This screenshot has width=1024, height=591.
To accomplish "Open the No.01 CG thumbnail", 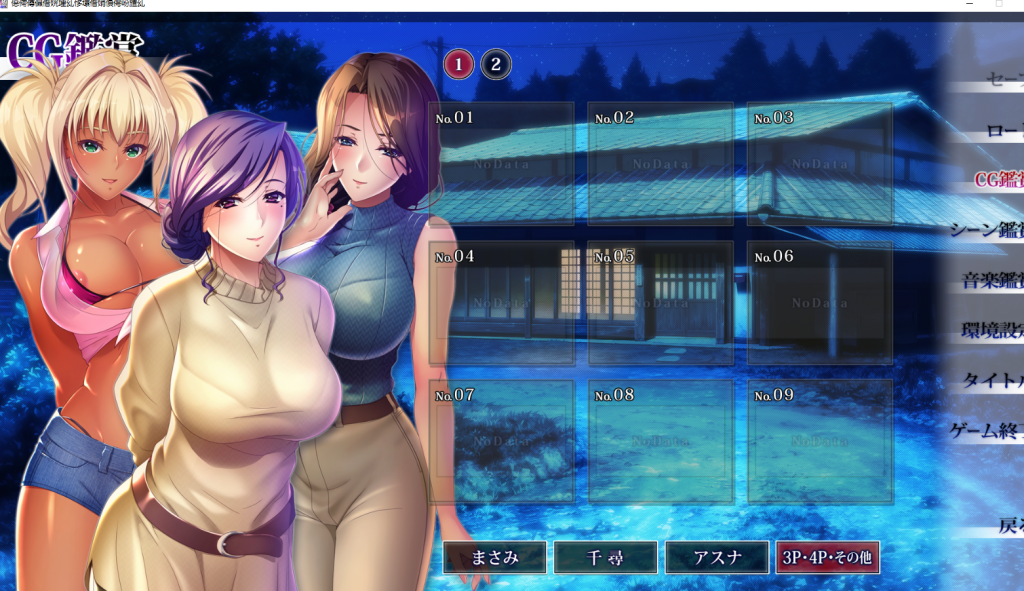I will click(501, 163).
